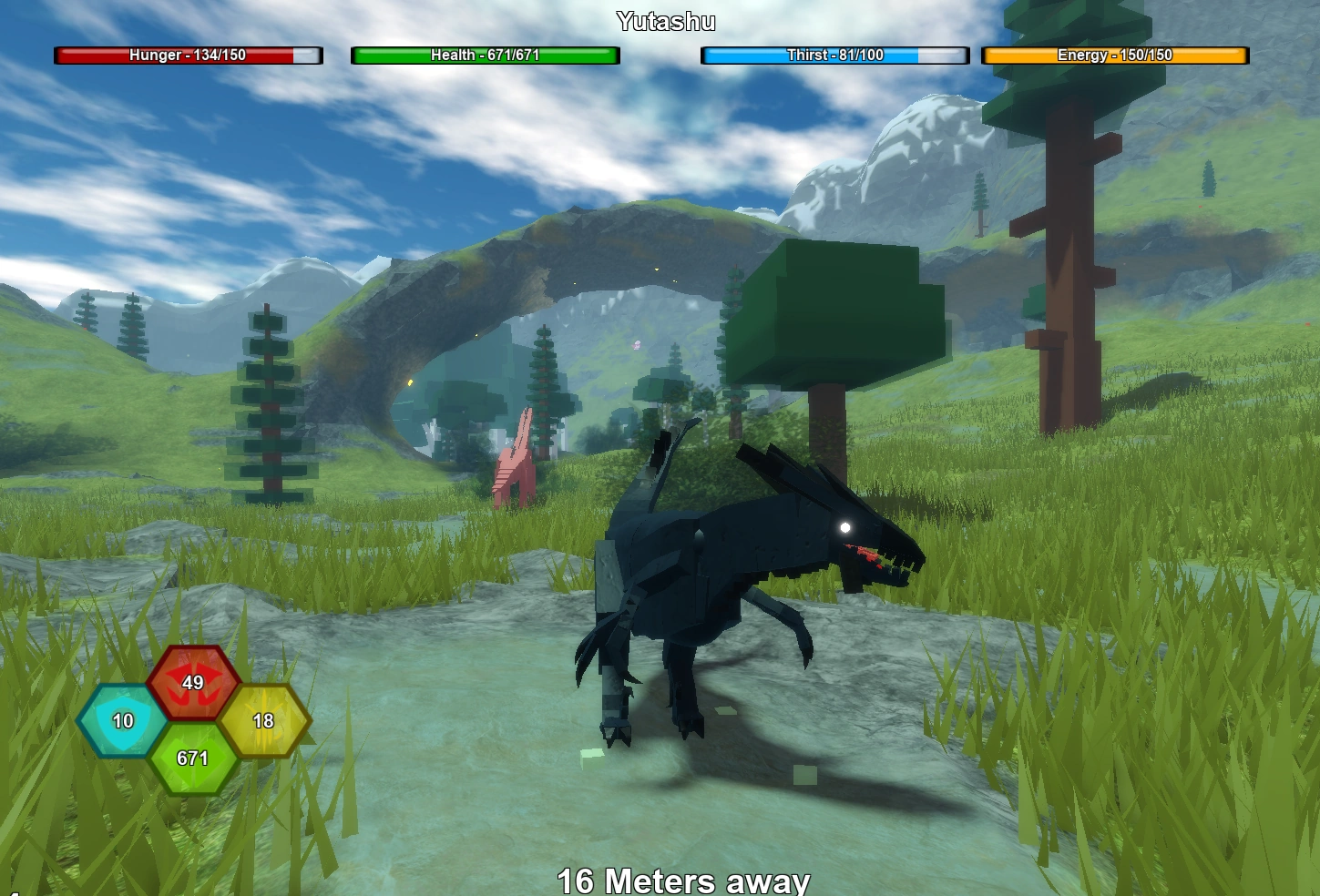Image resolution: width=1320 pixels, height=896 pixels.
Task: Select the green health hexagon showing 671
Action: pos(193,758)
